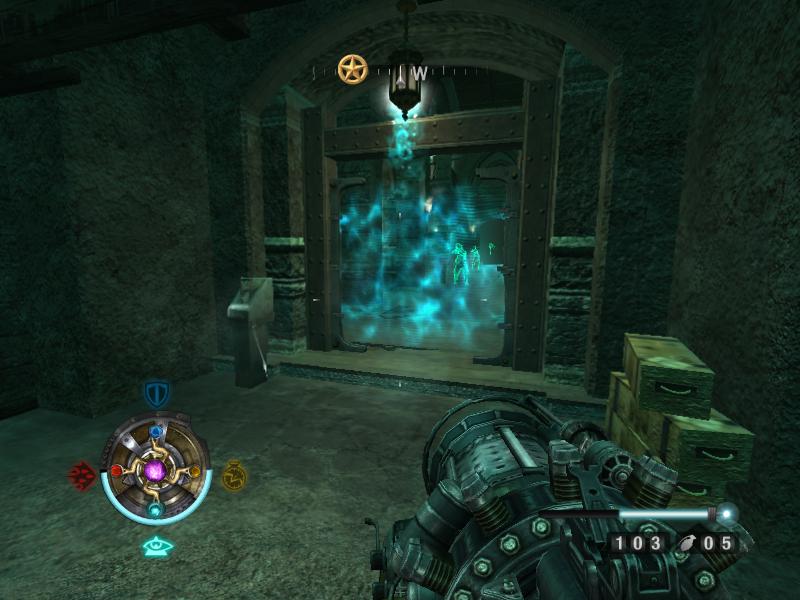Select the gold star objective marker
800x600 pixels.
(x=352, y=69)
